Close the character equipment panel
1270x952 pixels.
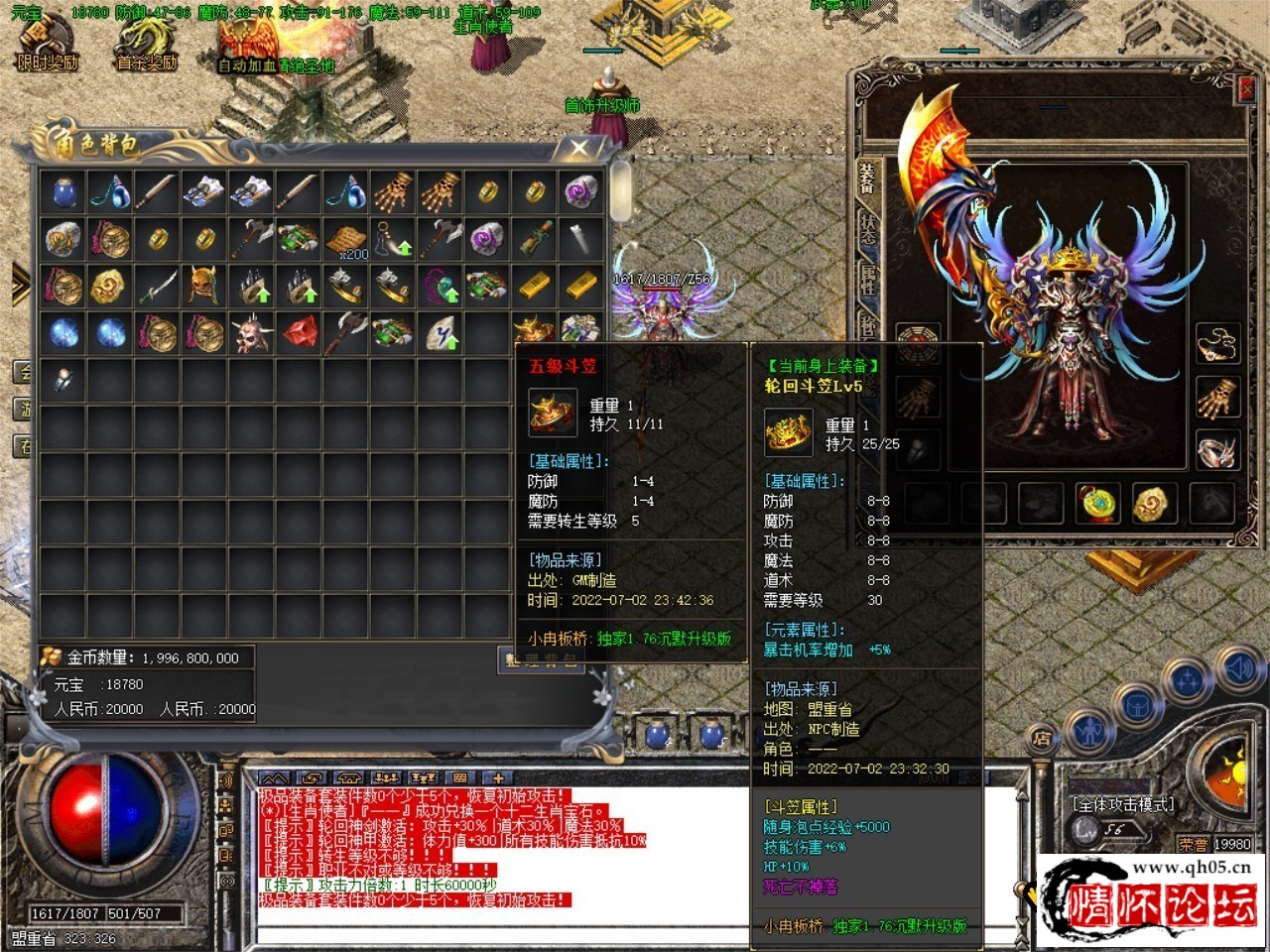pyautogui.click(x=1246, y=89)
